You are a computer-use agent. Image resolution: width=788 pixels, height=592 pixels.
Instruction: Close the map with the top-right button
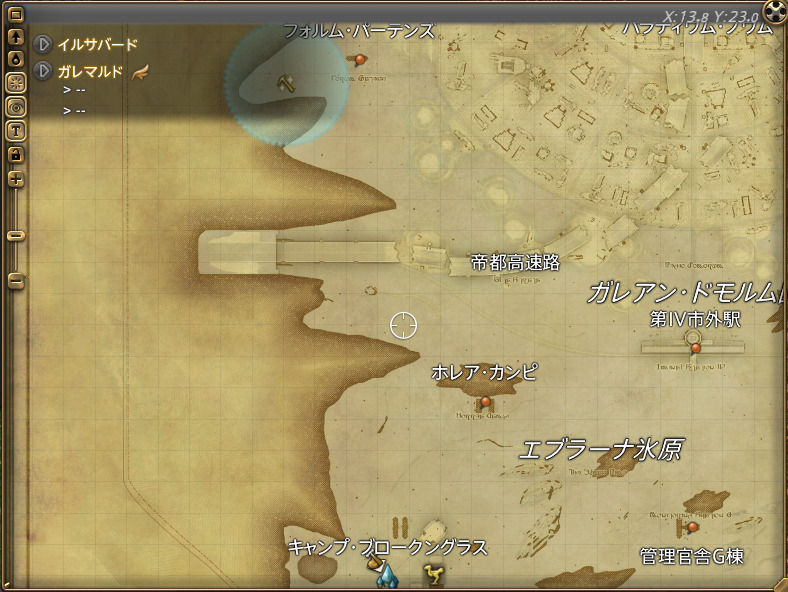coord(775,11)
